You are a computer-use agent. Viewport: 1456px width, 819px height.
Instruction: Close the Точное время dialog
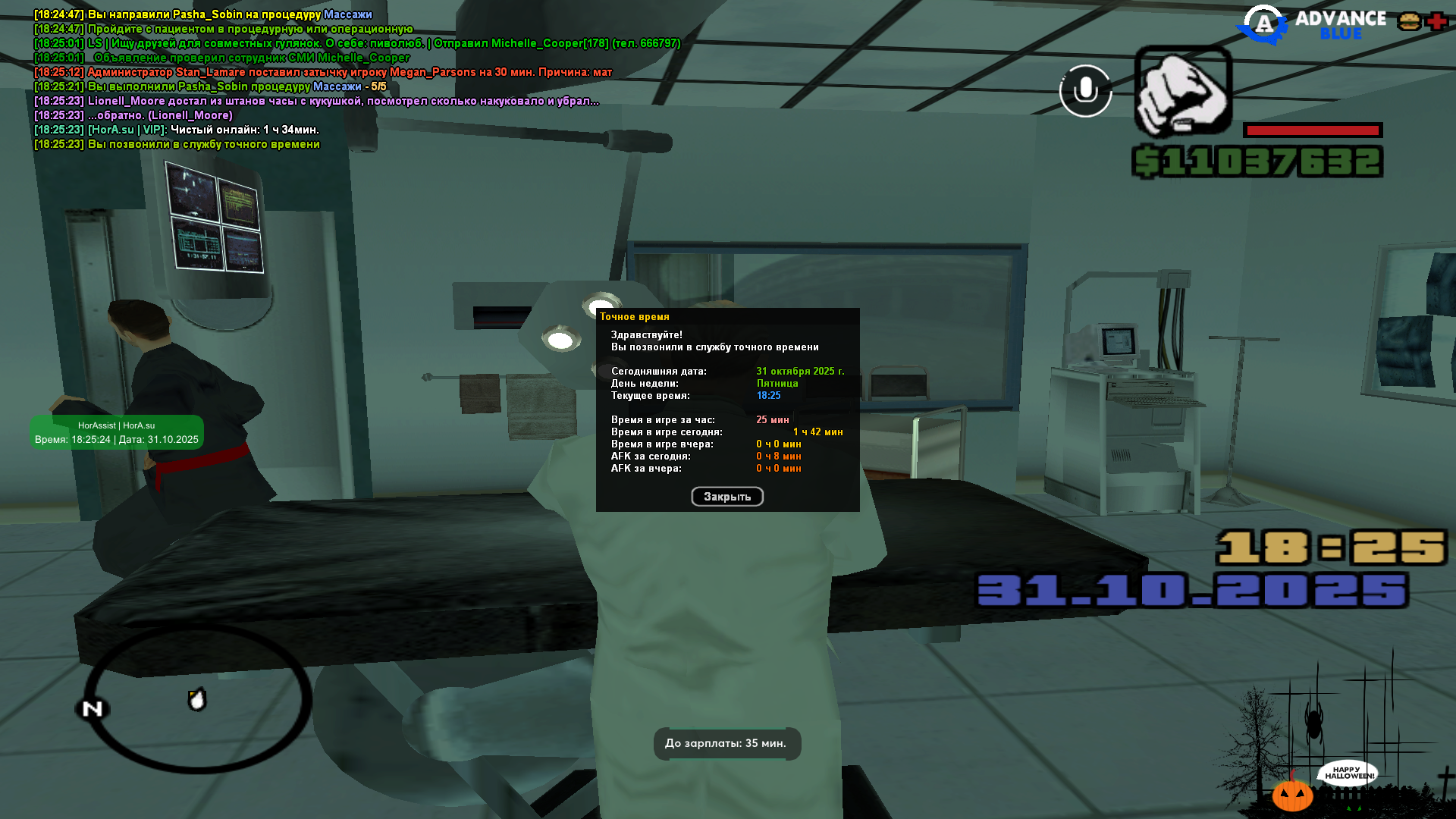[x=726, y=497]
